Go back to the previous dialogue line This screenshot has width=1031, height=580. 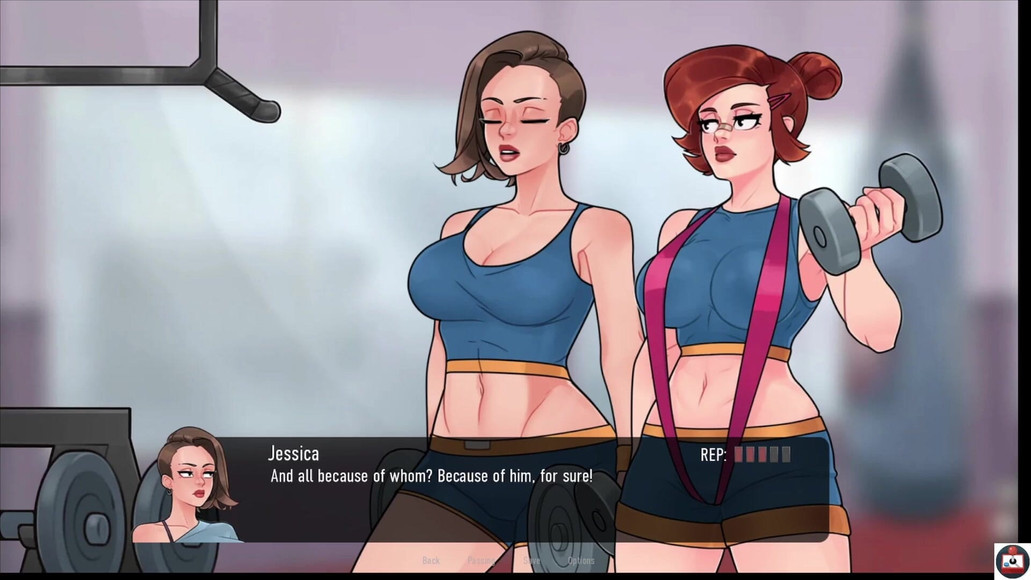coord(431,561)
